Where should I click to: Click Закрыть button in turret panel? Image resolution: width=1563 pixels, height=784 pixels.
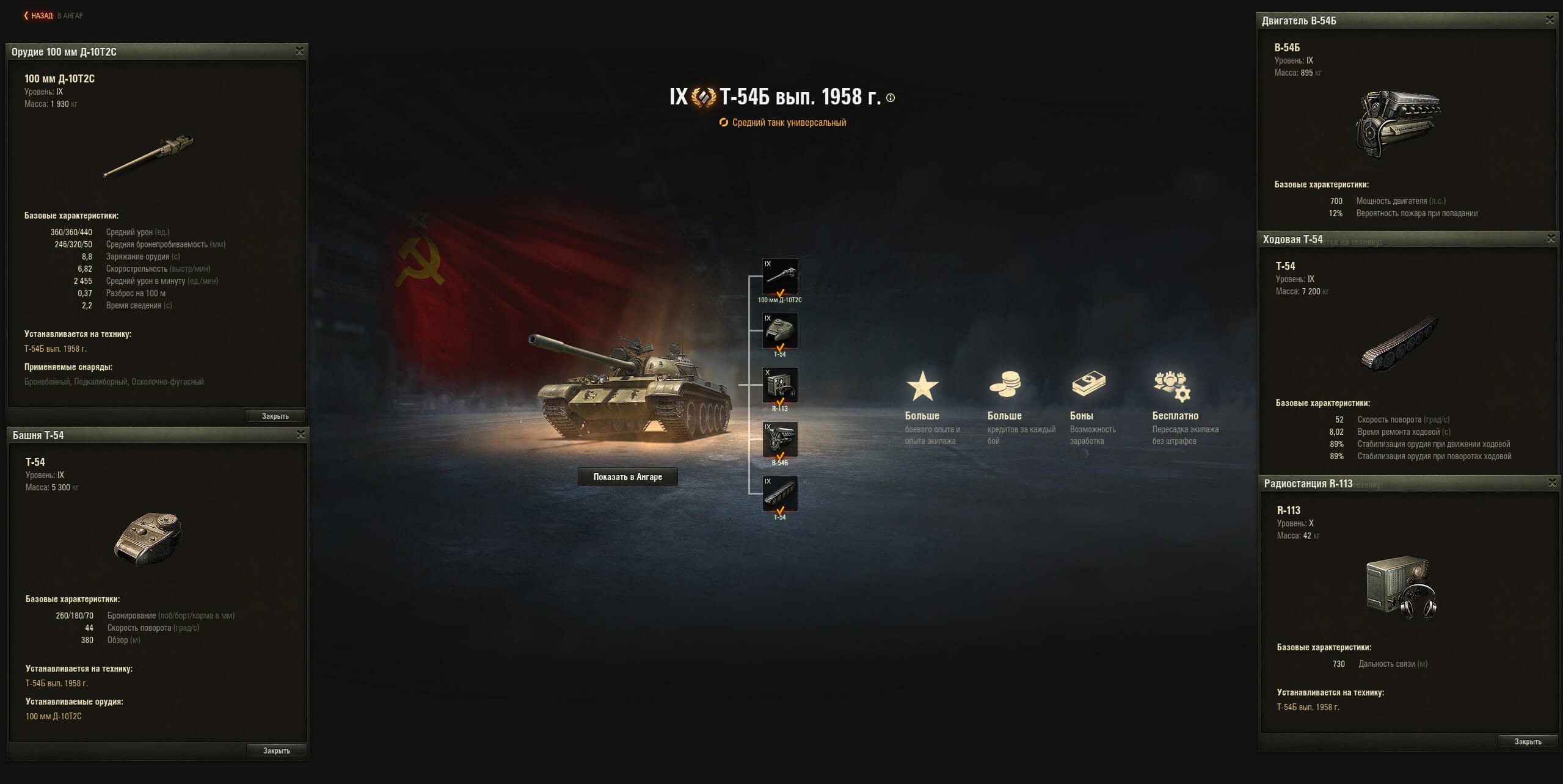[276, 751]
